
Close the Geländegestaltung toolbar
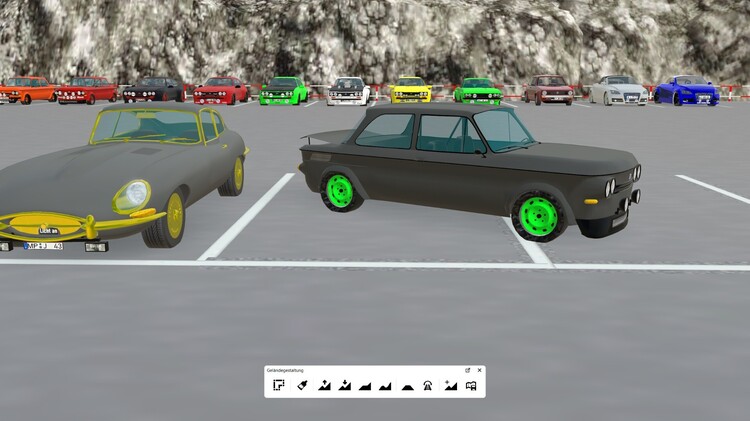(x=479, y=370)
